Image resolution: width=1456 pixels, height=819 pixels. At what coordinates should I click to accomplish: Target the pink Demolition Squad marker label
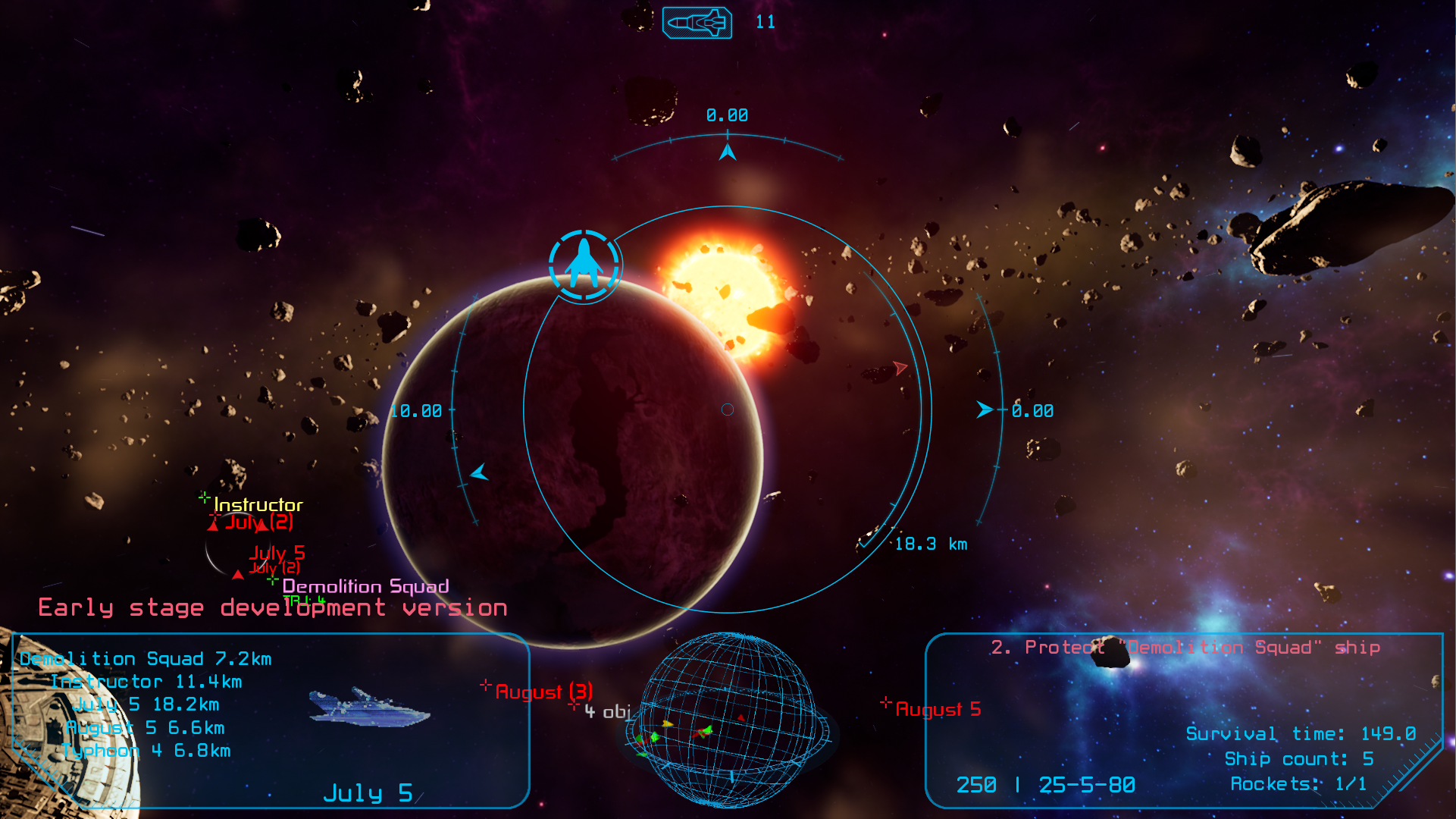point(365,586)
